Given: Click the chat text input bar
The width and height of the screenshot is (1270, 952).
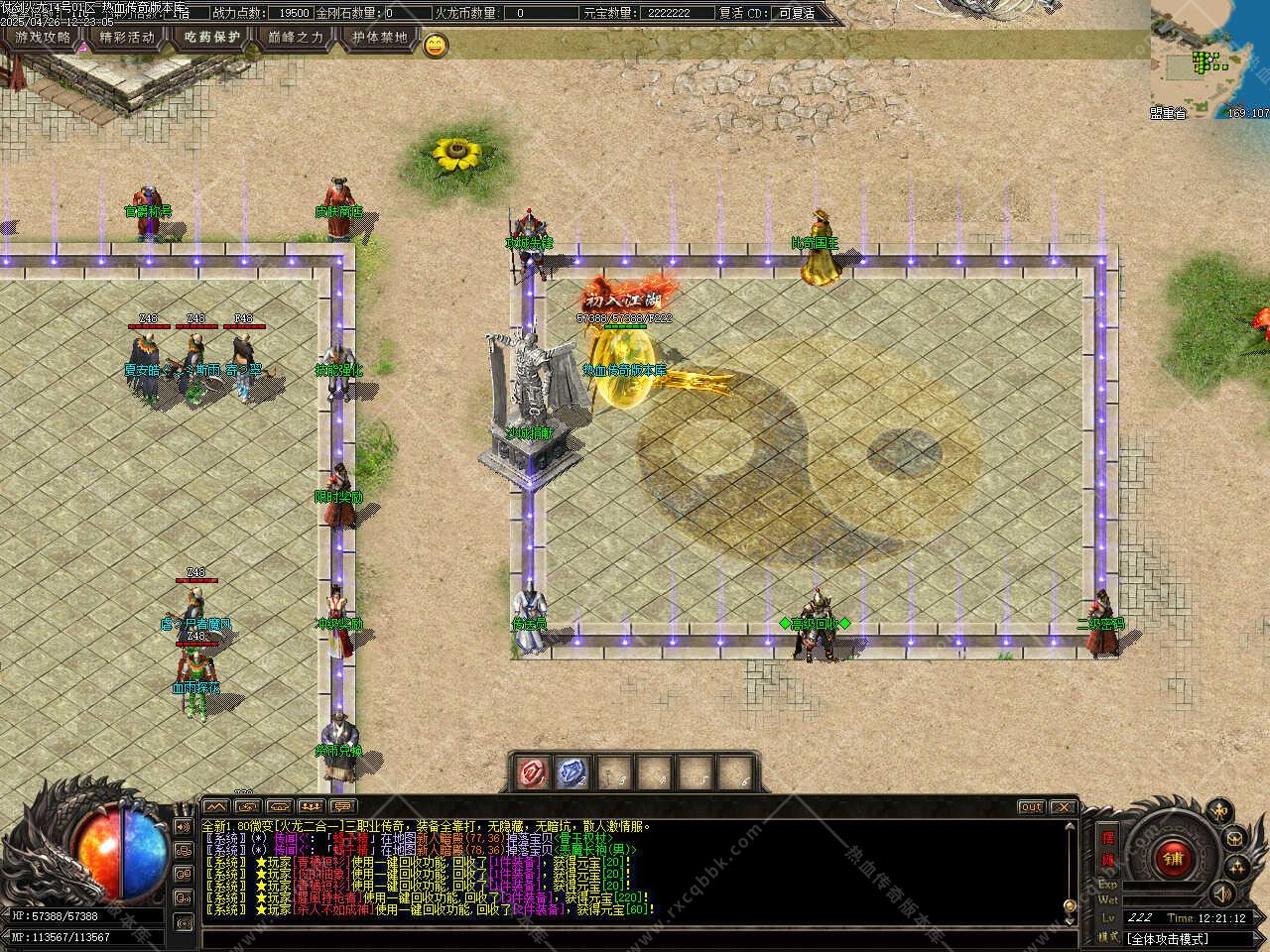Looking at the screenshot, I should click(x=635, y=937).
